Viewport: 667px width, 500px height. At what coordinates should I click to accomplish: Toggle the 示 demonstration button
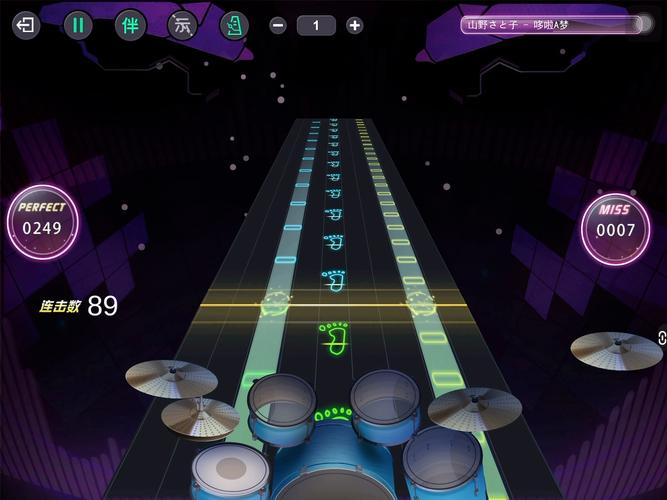pos(182,25)
